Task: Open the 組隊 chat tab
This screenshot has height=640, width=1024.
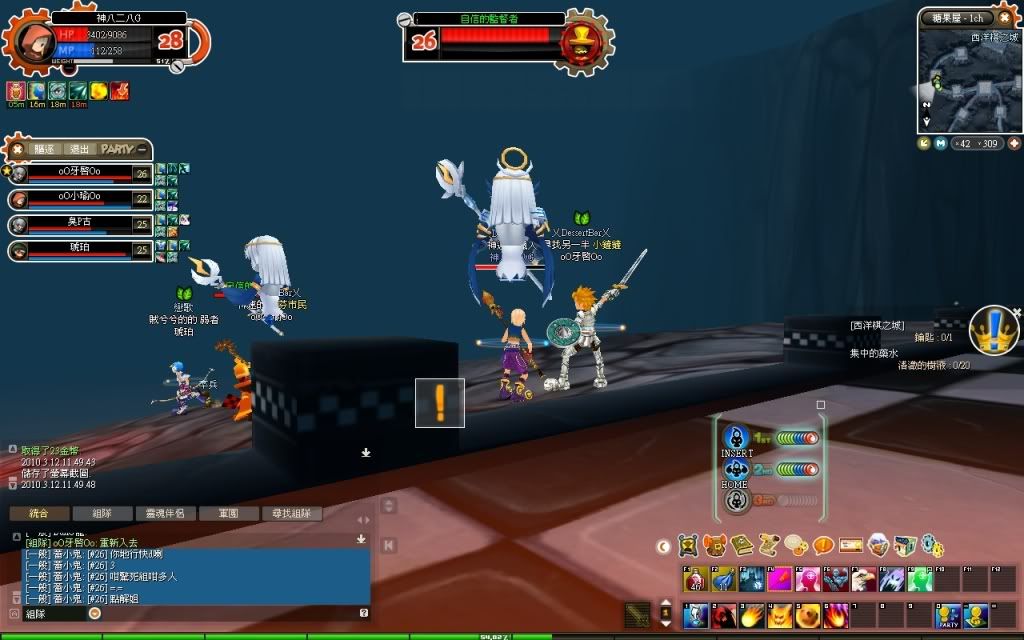Action: click(102, 514)
